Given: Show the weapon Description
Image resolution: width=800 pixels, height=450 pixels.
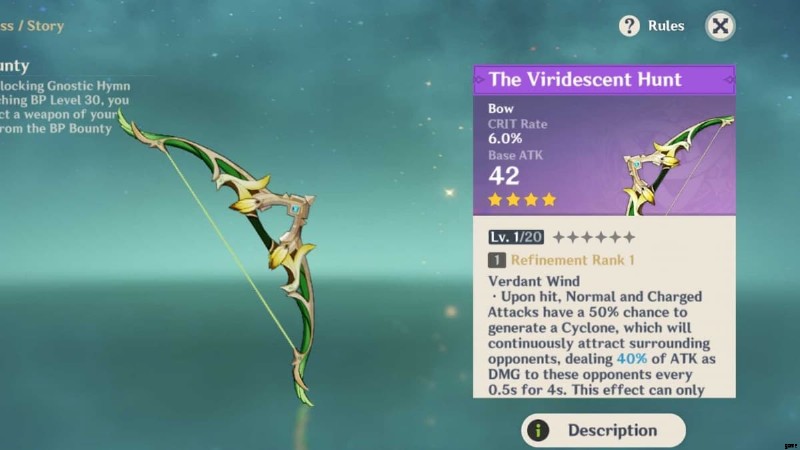Looking at the screenshot, I should click(603, 430).
